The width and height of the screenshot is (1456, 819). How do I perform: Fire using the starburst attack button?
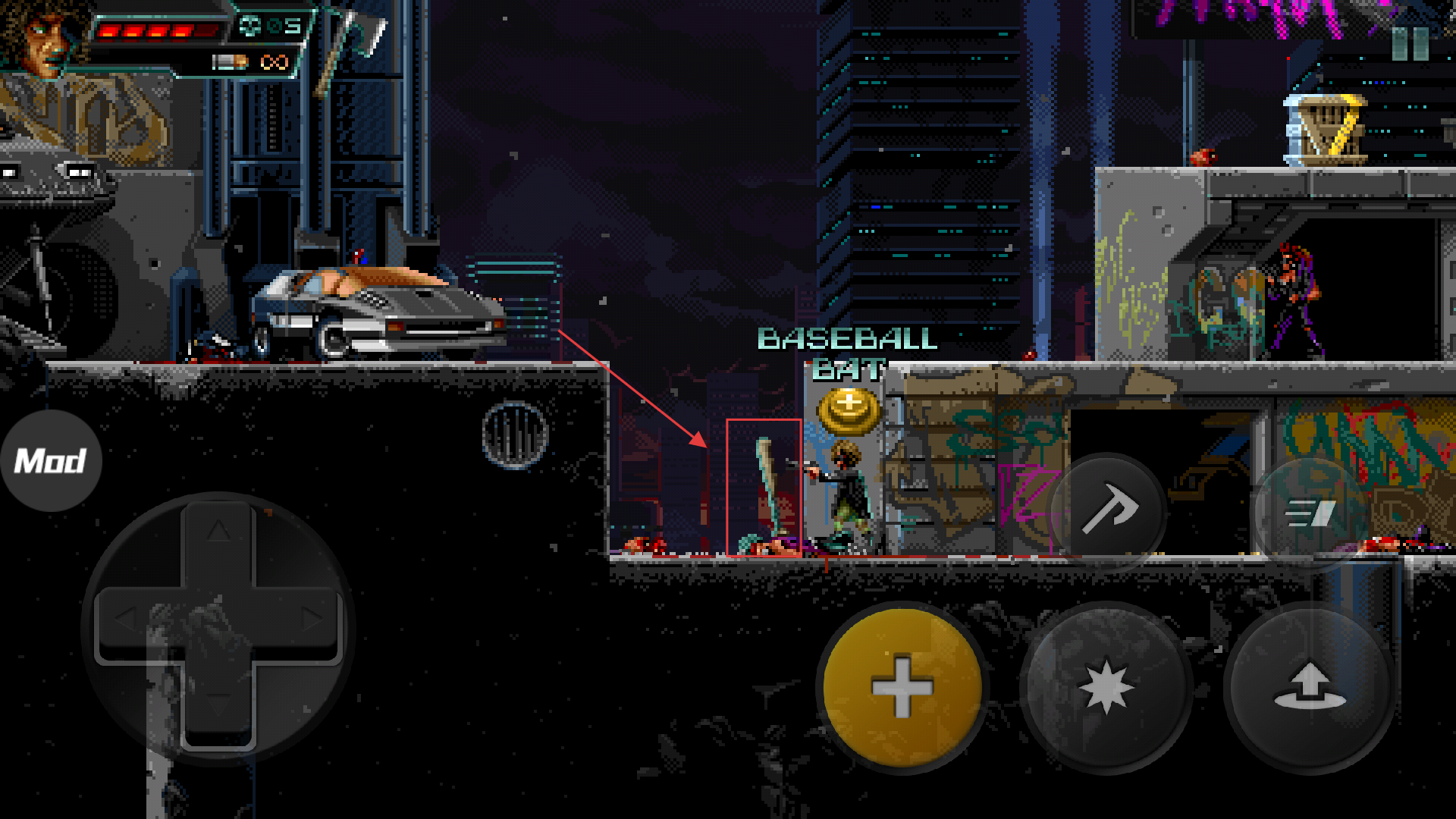coord(1106,688)
